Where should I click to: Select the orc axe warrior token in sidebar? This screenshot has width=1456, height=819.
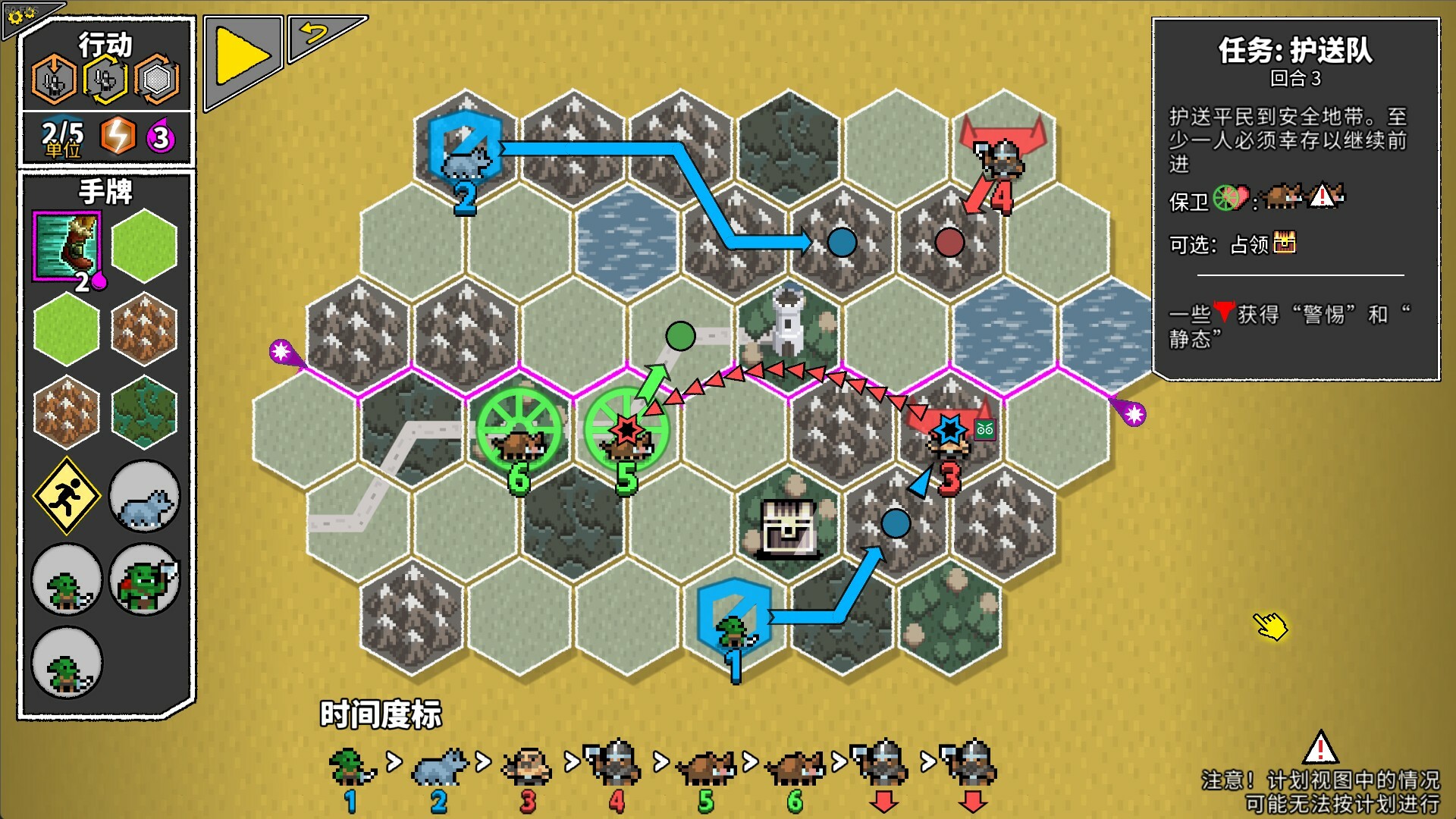[x=144, y=579]
